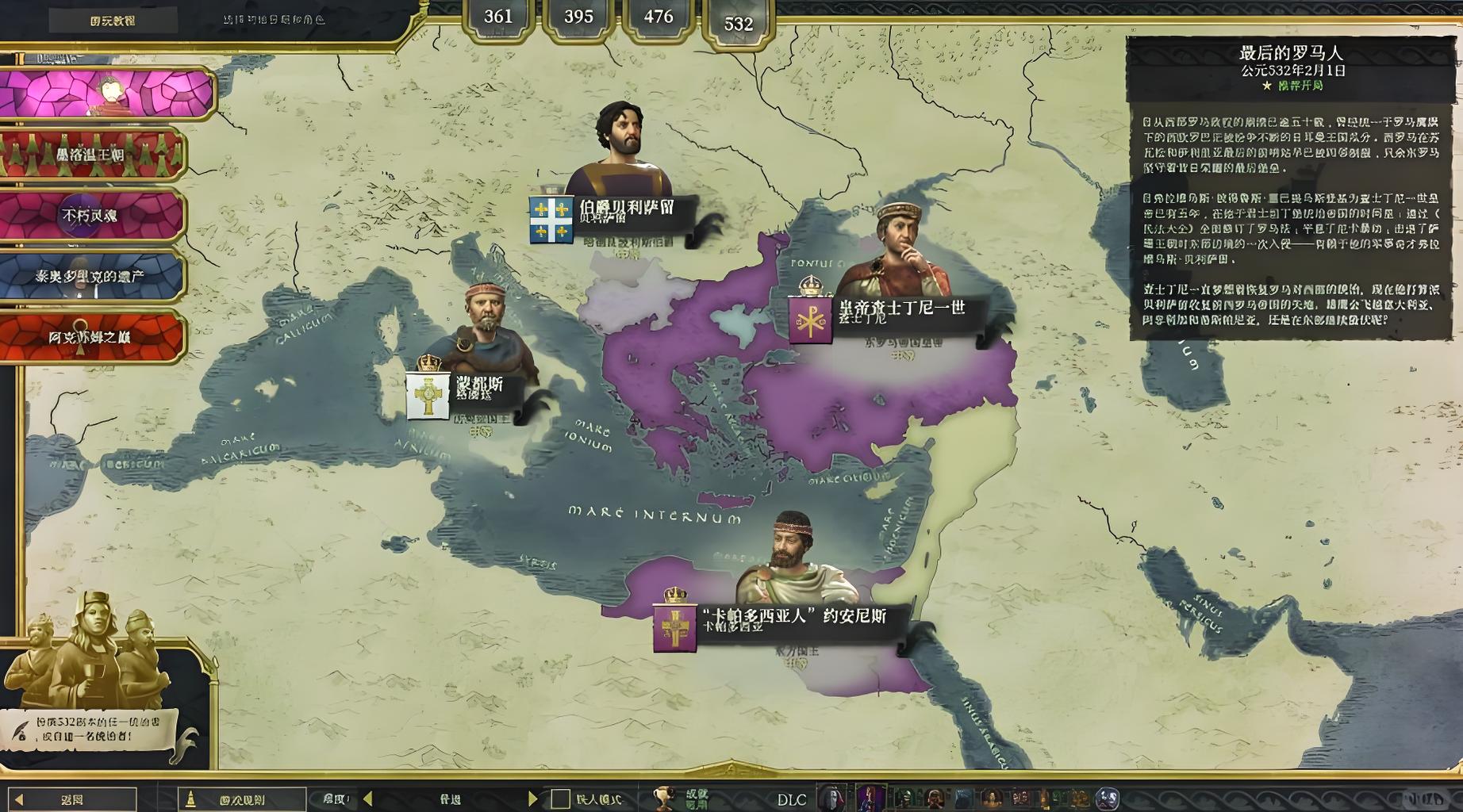Choose the 阿克苏姆之巅 bookmark
Screen dimensions: 1463x812
click(91, 337)
